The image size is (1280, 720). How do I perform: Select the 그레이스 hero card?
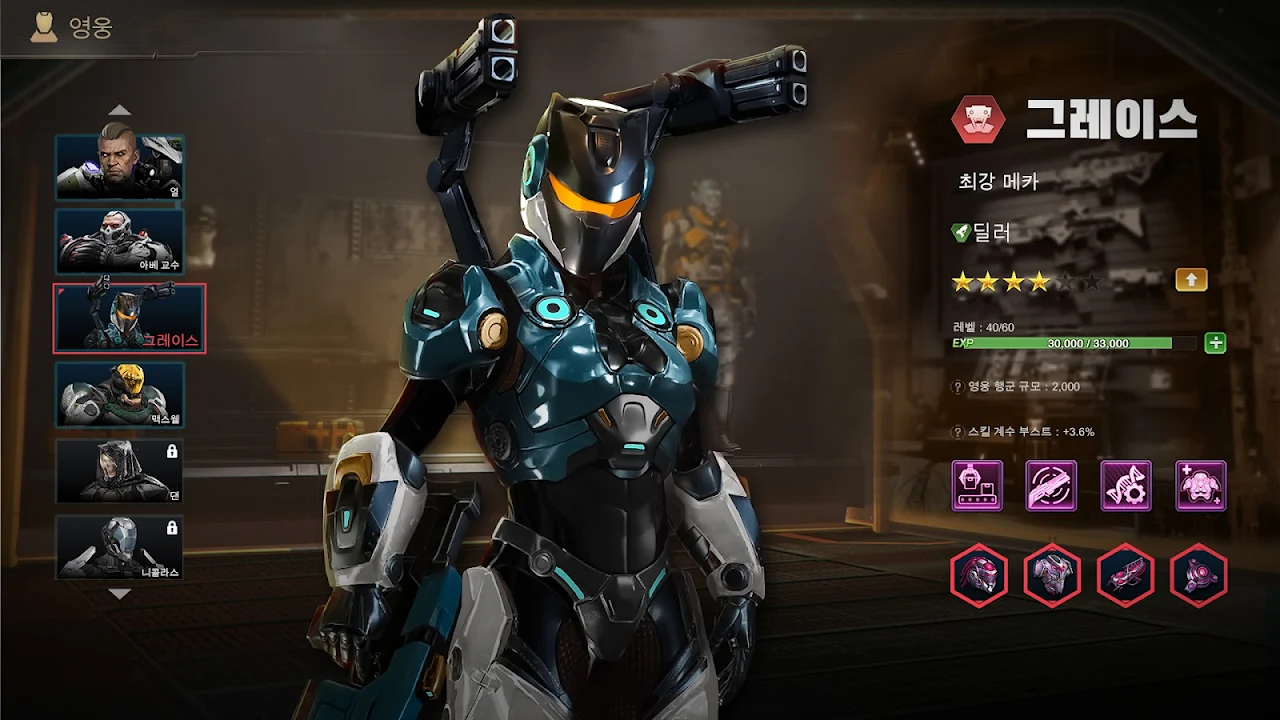(129, 318)
